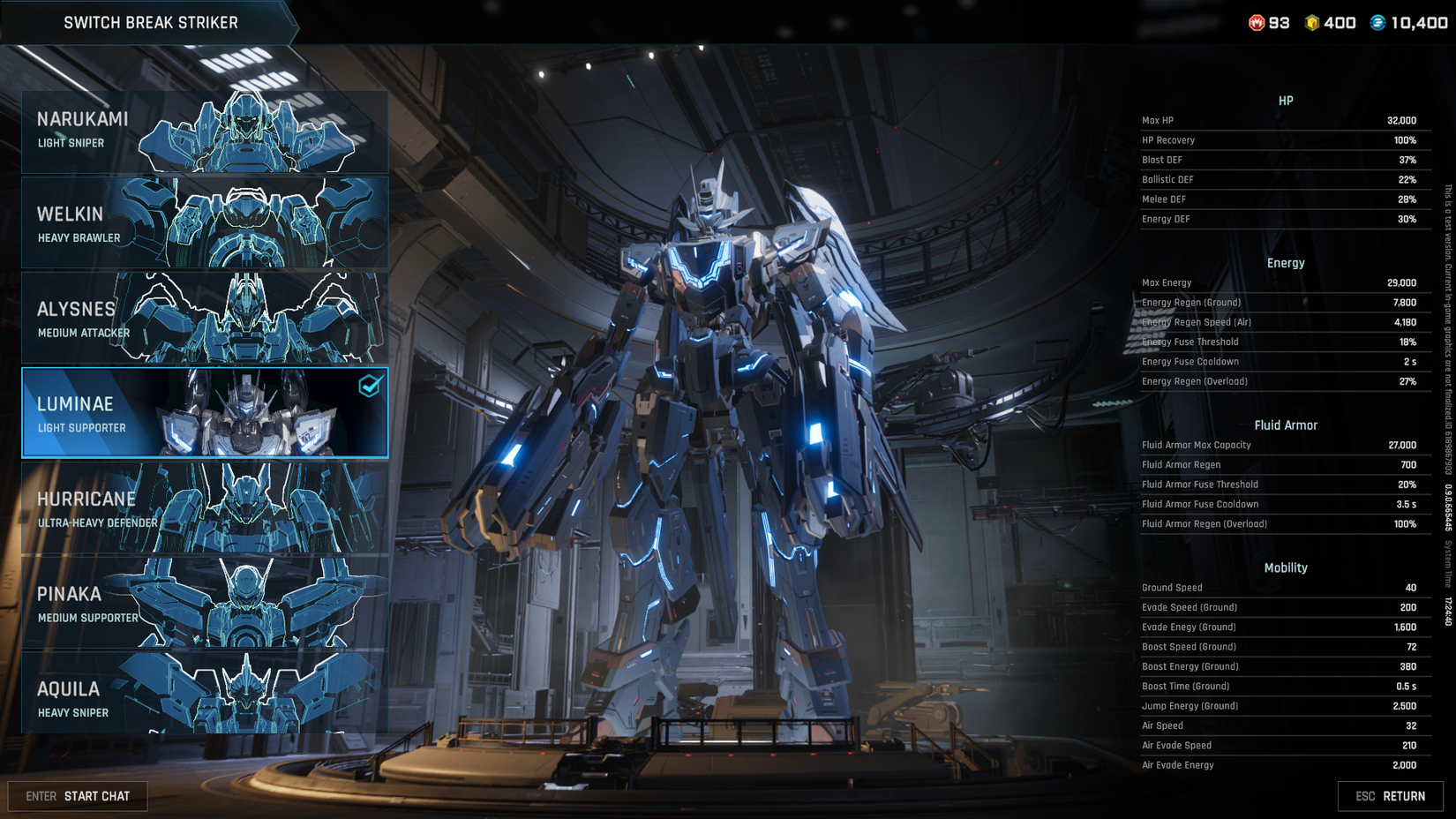Viewport: 1456px width, 819px height.
Task: Select the Aquila Heavy Sniper mech
Action: (203, 697)
